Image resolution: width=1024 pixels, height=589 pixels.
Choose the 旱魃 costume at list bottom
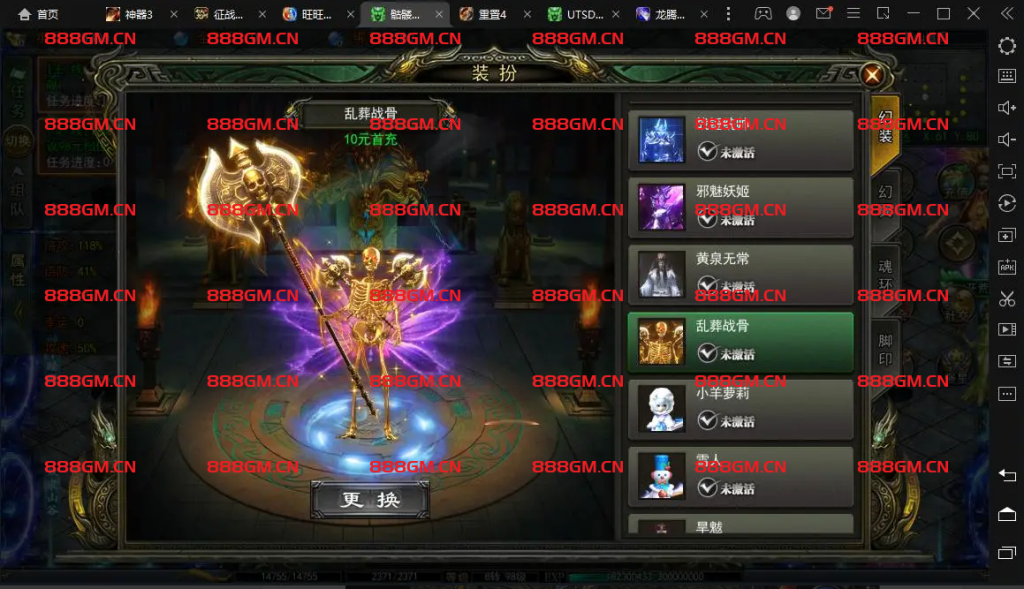(740, 526)
